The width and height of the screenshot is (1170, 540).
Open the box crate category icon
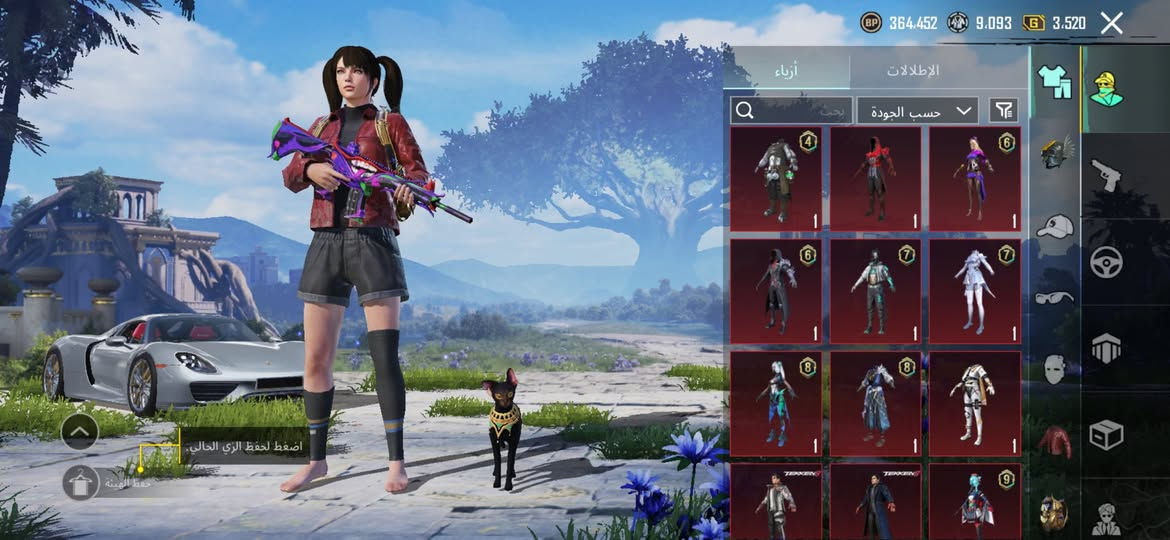(x=1106, y=434)
